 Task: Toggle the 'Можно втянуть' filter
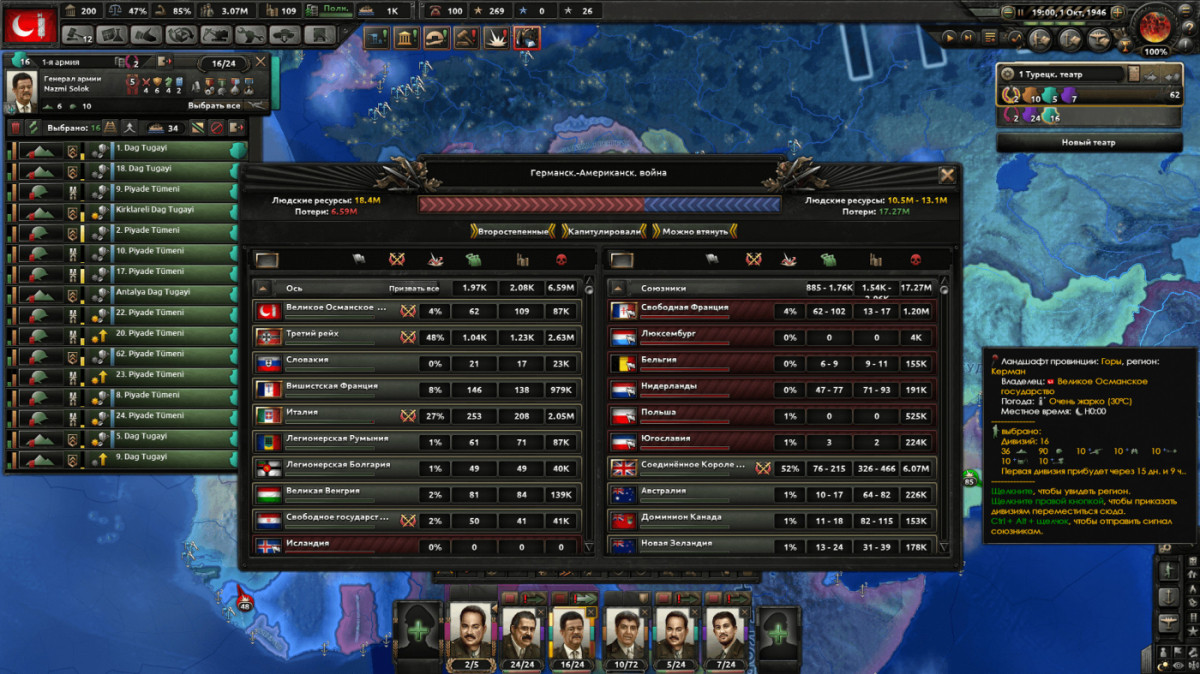click(695, 232)
